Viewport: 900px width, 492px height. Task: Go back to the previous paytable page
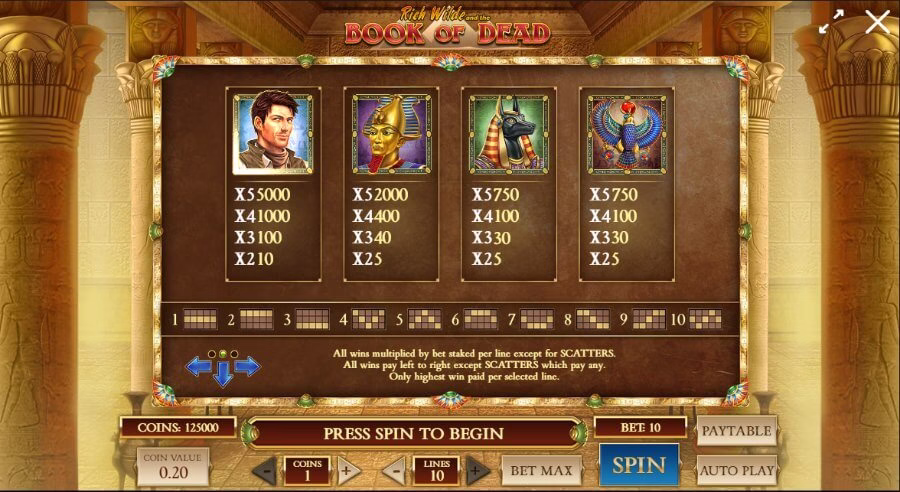pyautogui.click(x=198, y=367)
